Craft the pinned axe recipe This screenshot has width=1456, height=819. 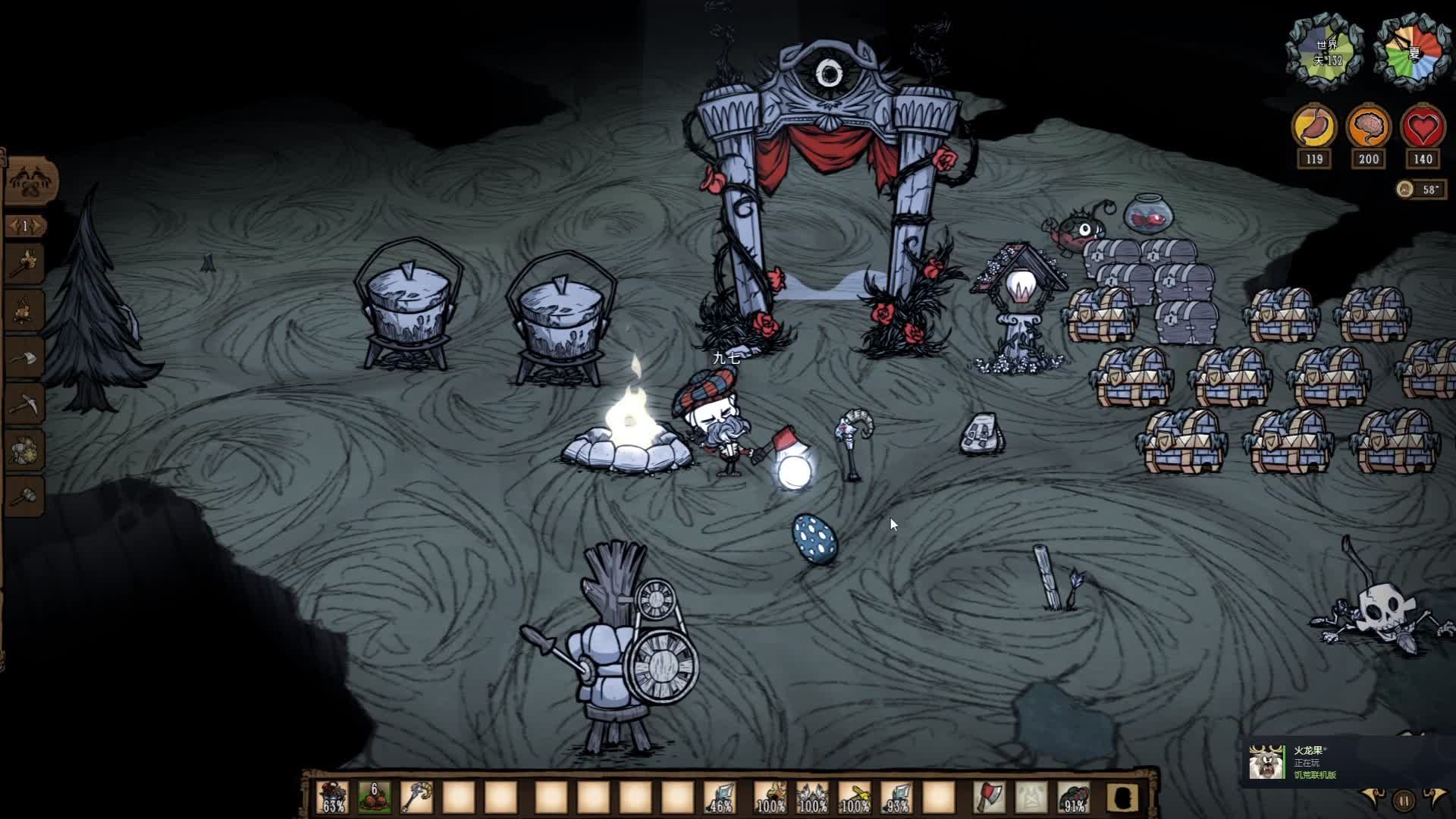[x=25, y=357]
